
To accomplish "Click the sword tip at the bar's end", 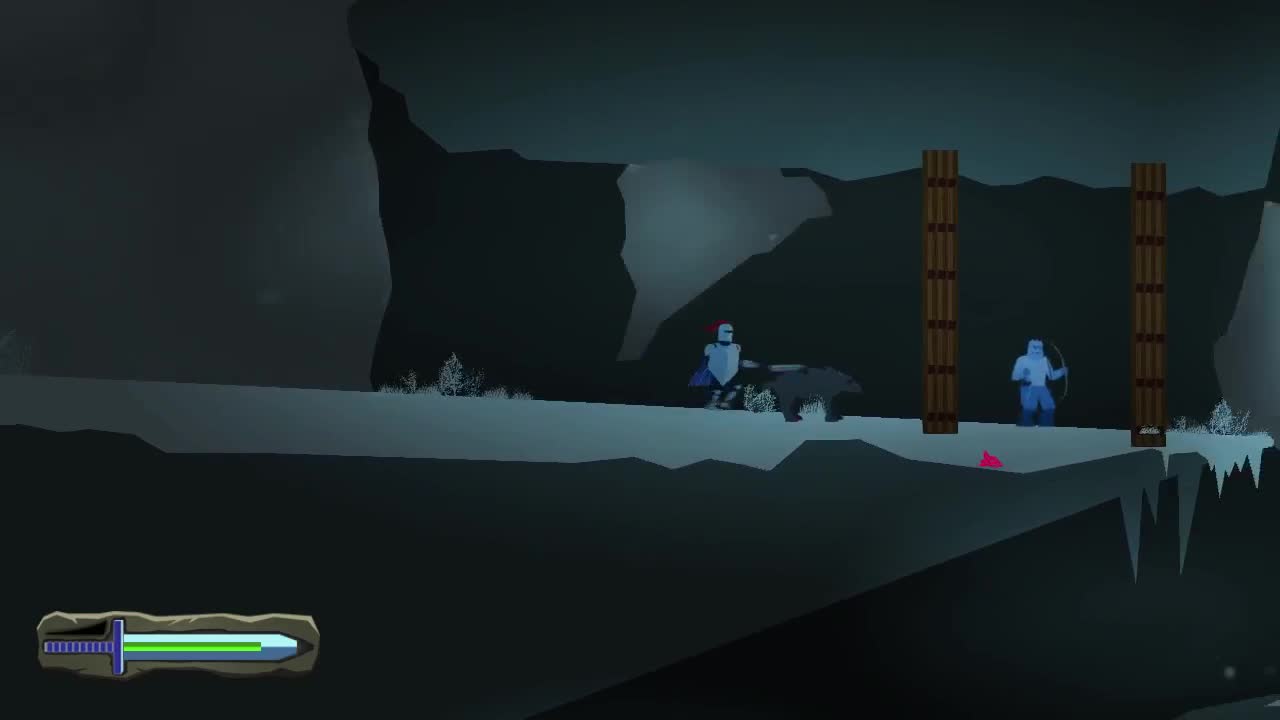I will [x=295, y=645].
